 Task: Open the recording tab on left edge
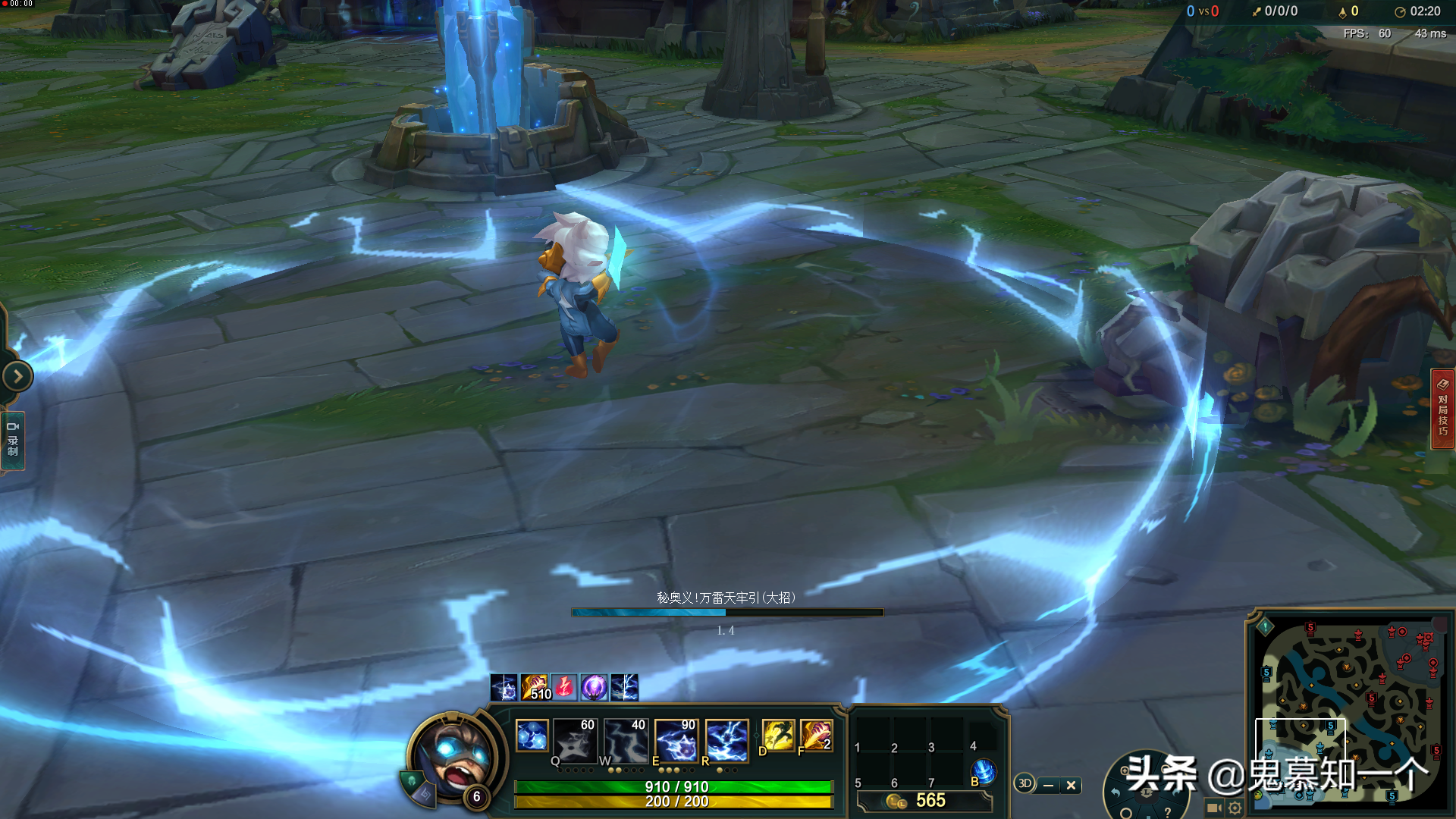click(13, 441)
